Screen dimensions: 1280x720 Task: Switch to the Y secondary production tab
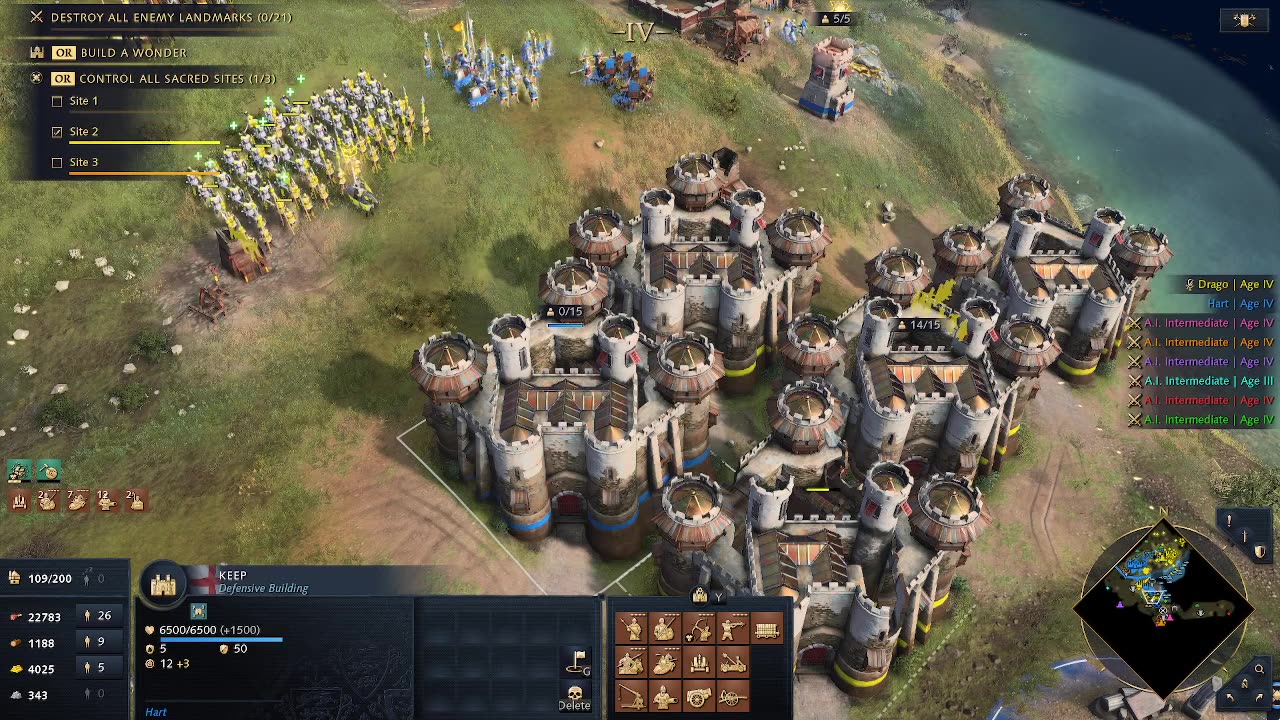click(718, 597)
